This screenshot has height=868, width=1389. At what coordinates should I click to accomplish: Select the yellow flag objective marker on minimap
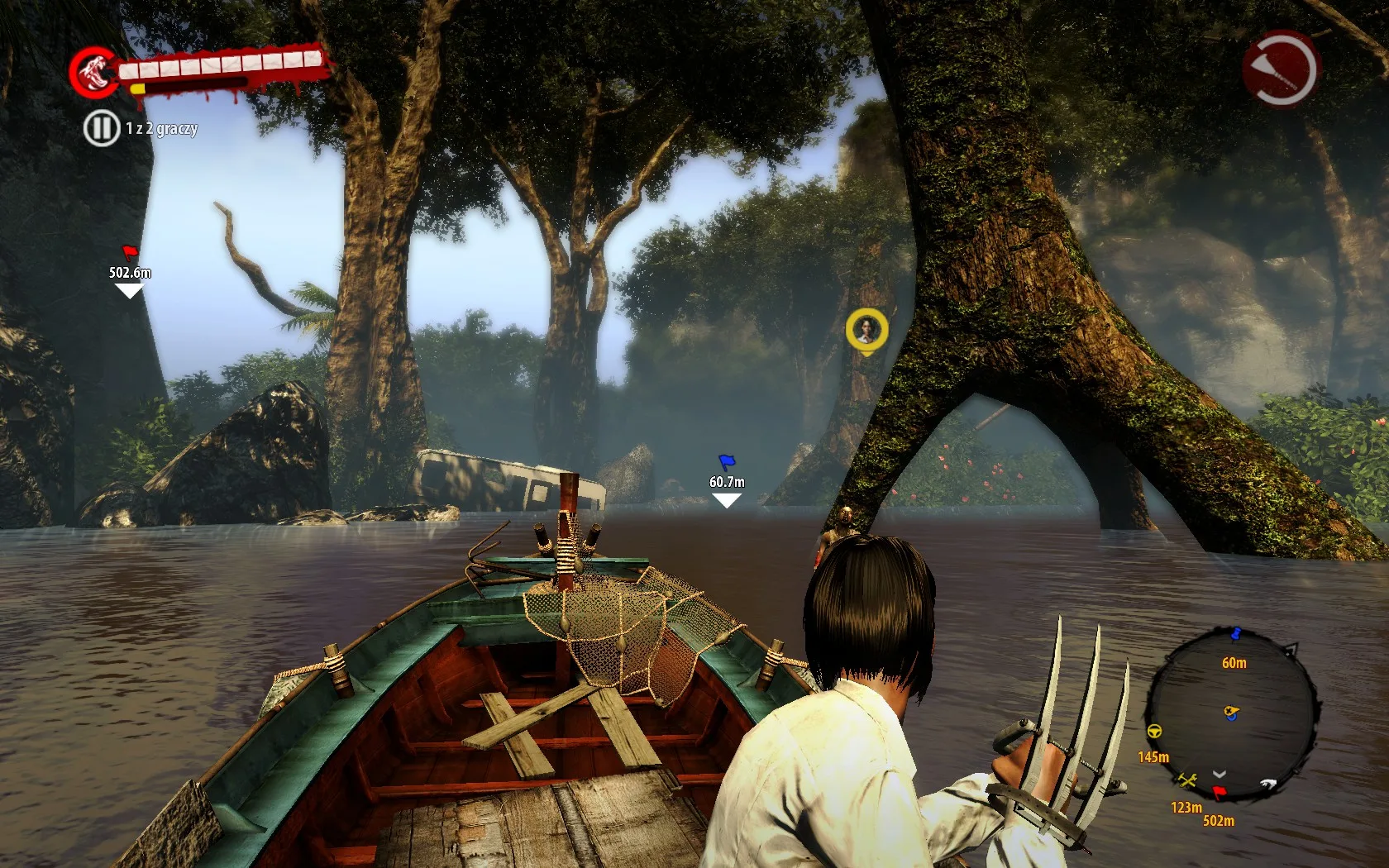tap(1232, 710)
